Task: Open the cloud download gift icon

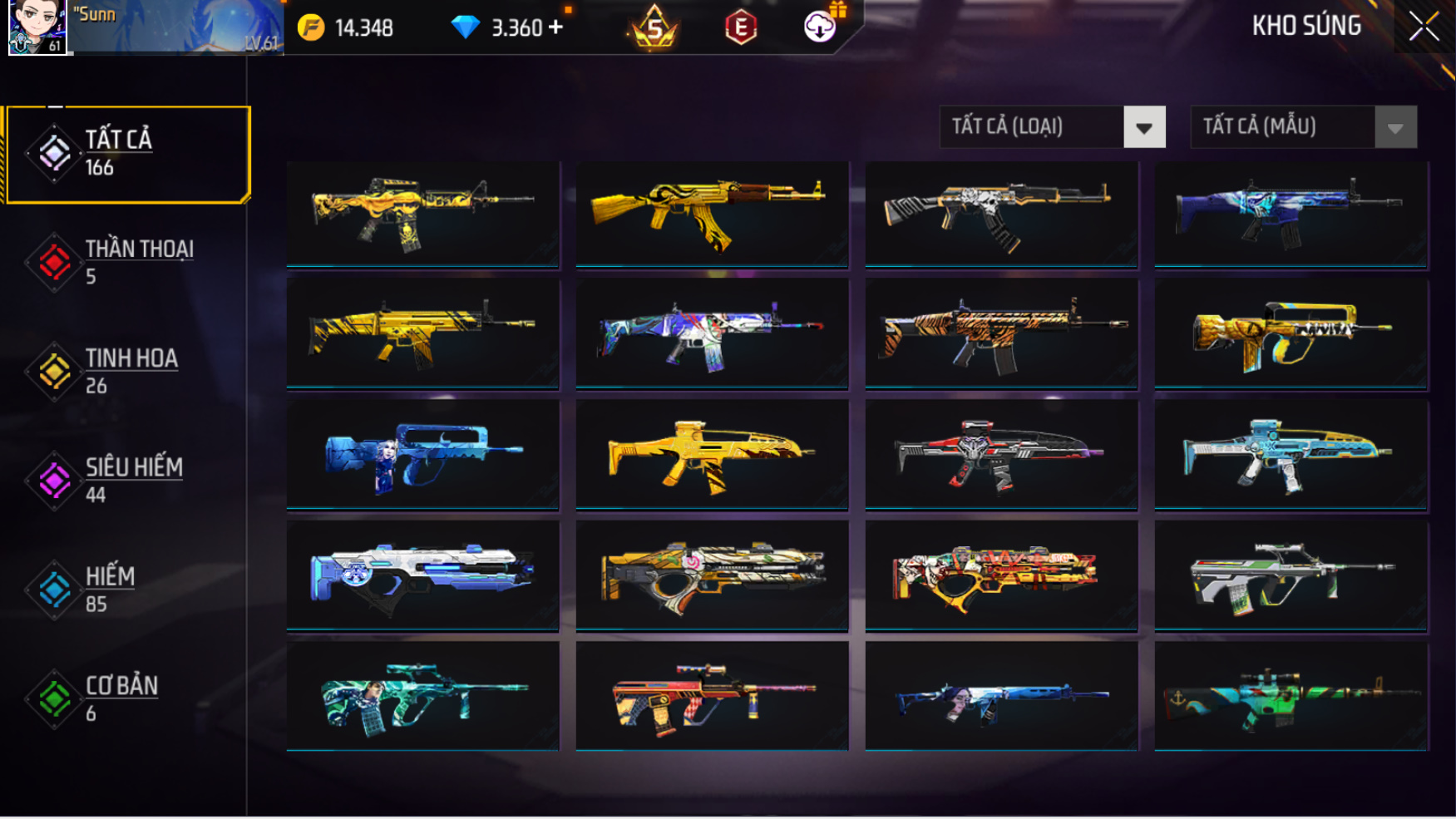Action: click(x=820, y=27)
